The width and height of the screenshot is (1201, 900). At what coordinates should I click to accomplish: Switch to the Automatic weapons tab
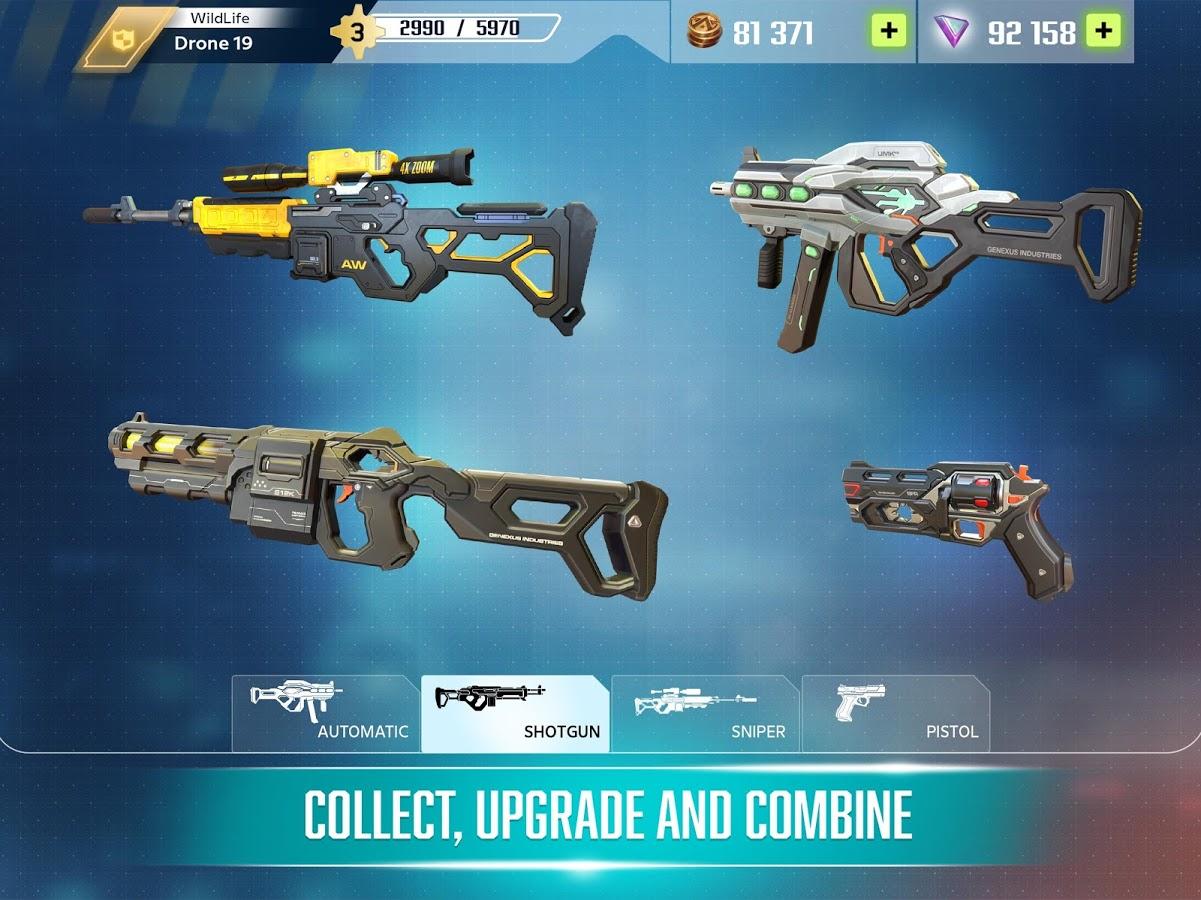tap(325, 714)
